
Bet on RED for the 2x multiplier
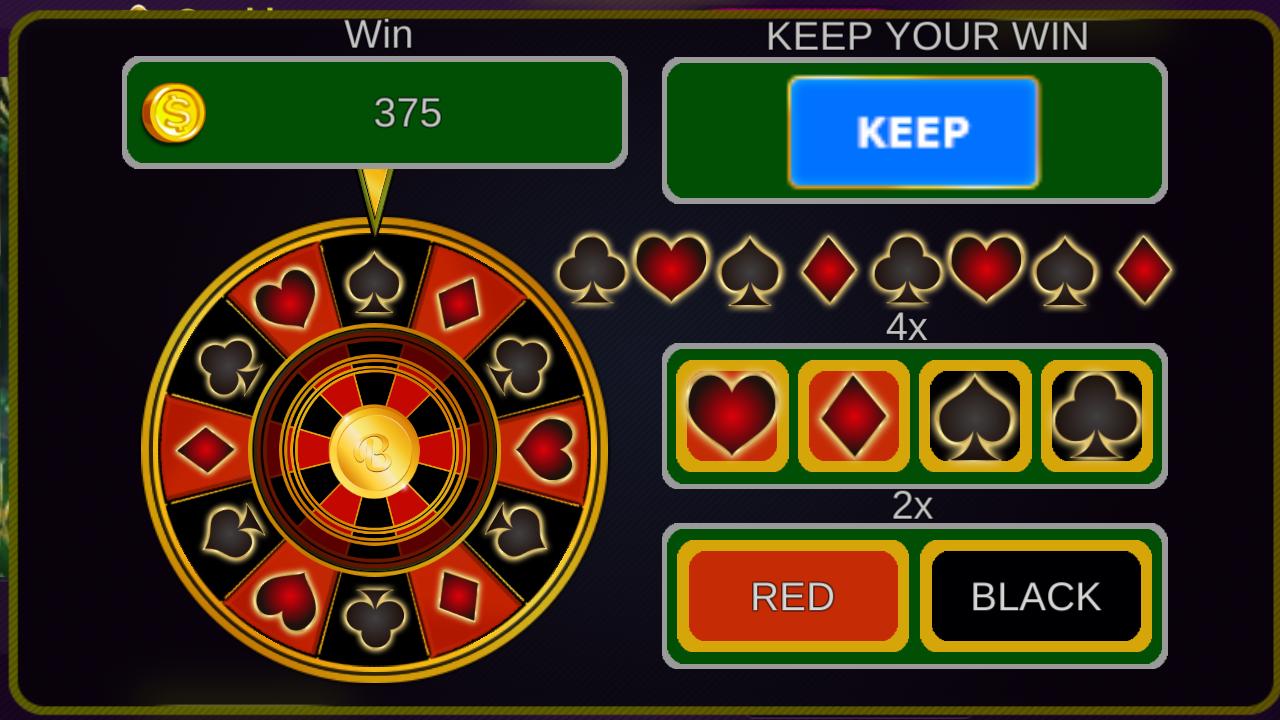pos(791,595)
